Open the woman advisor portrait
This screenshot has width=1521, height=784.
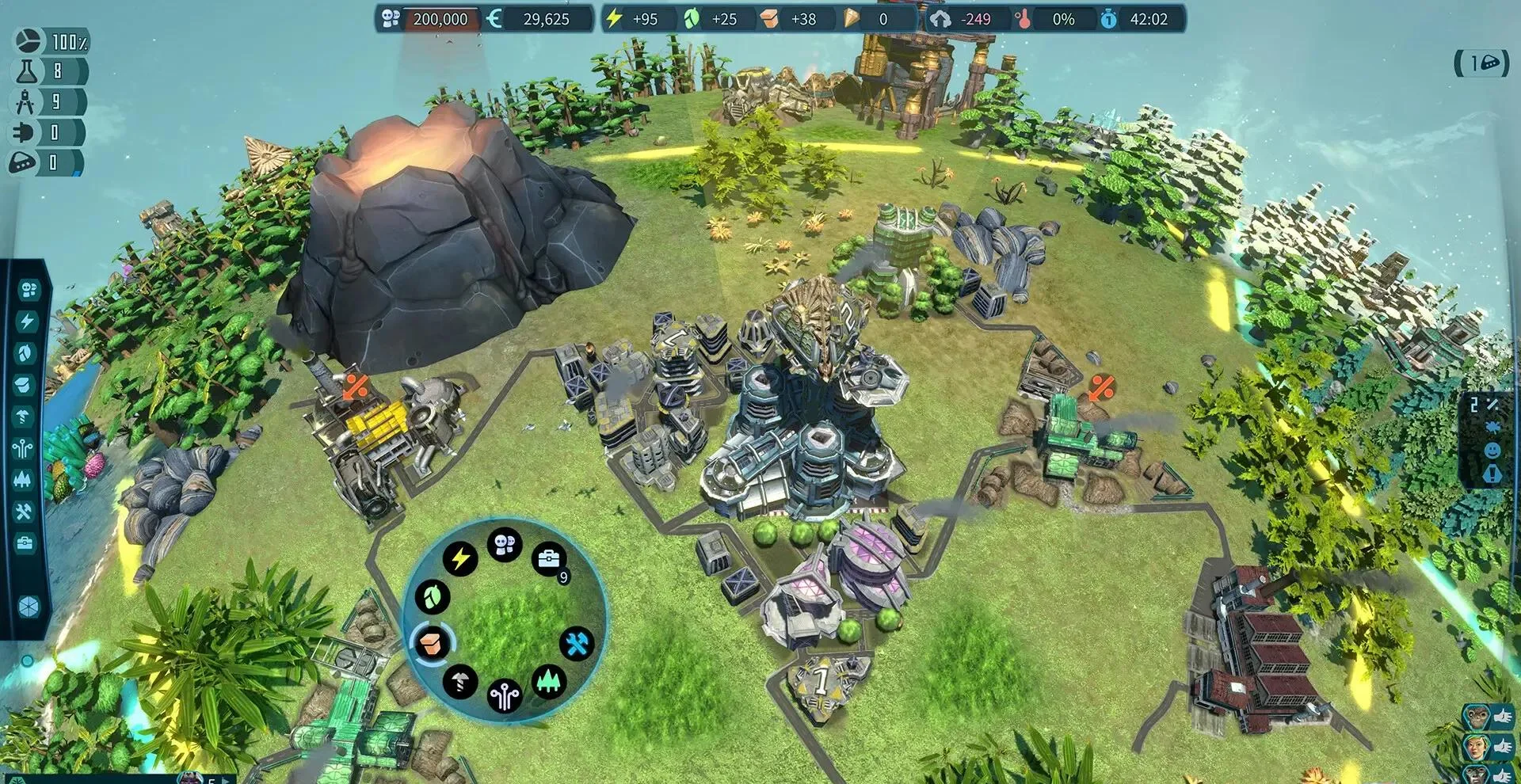click(1475, 746)
